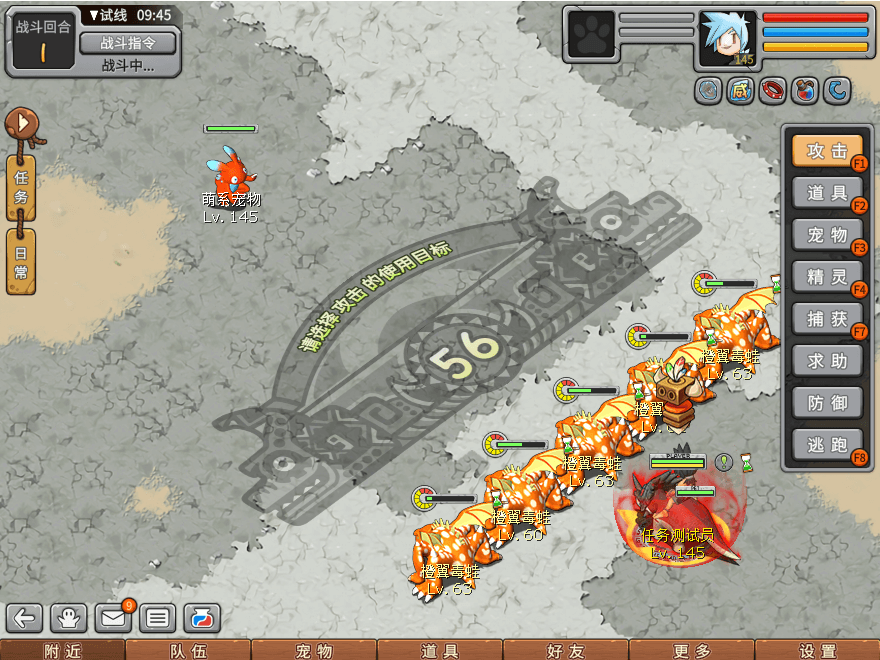Click the red and blue potion icon
The image size is (880, 660).
pyautogui.click(x=803, y=92)
